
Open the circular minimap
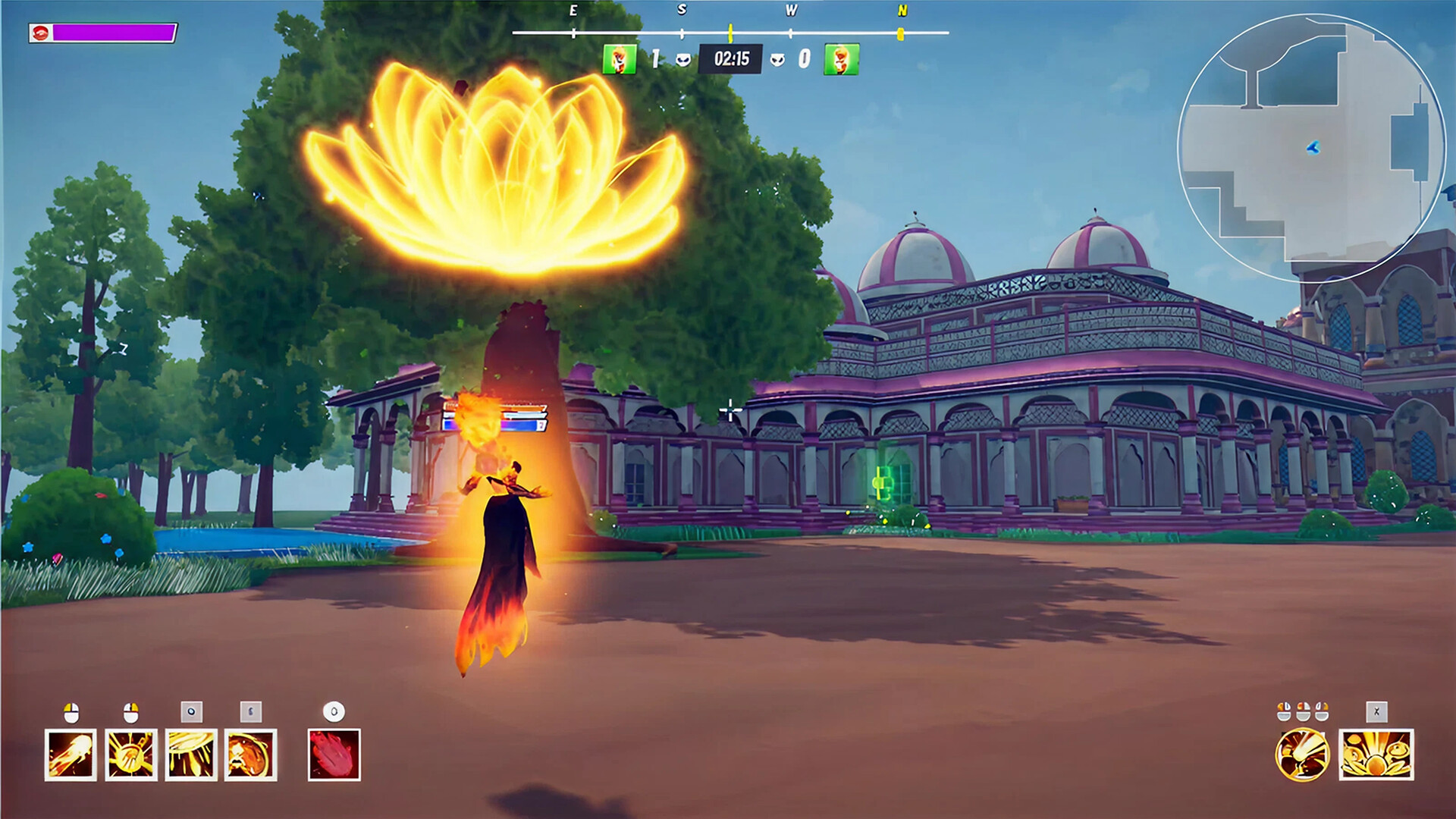(x=1310, y=148)
